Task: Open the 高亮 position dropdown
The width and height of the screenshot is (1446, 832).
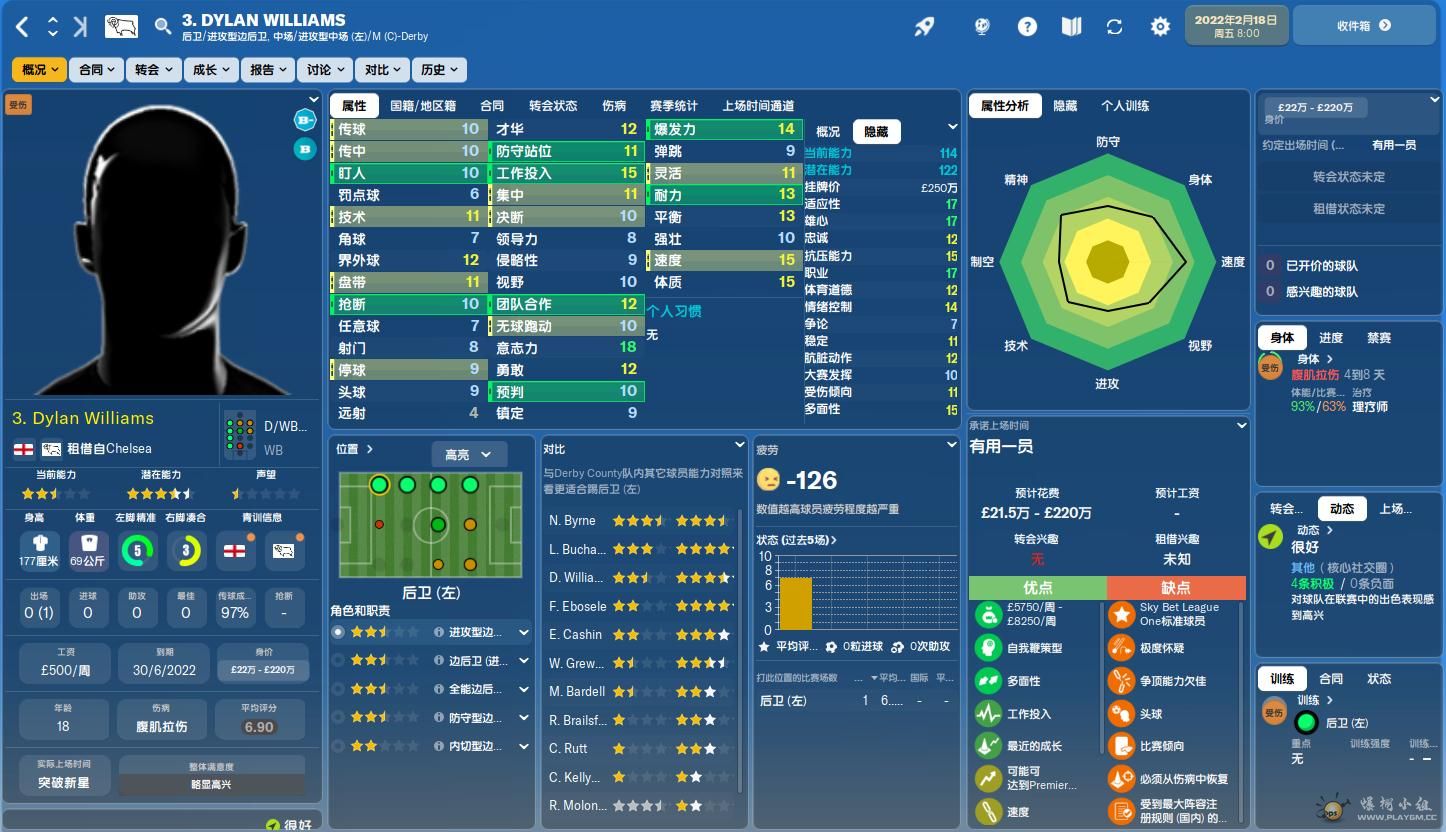Action: click(x=468, y=455)
